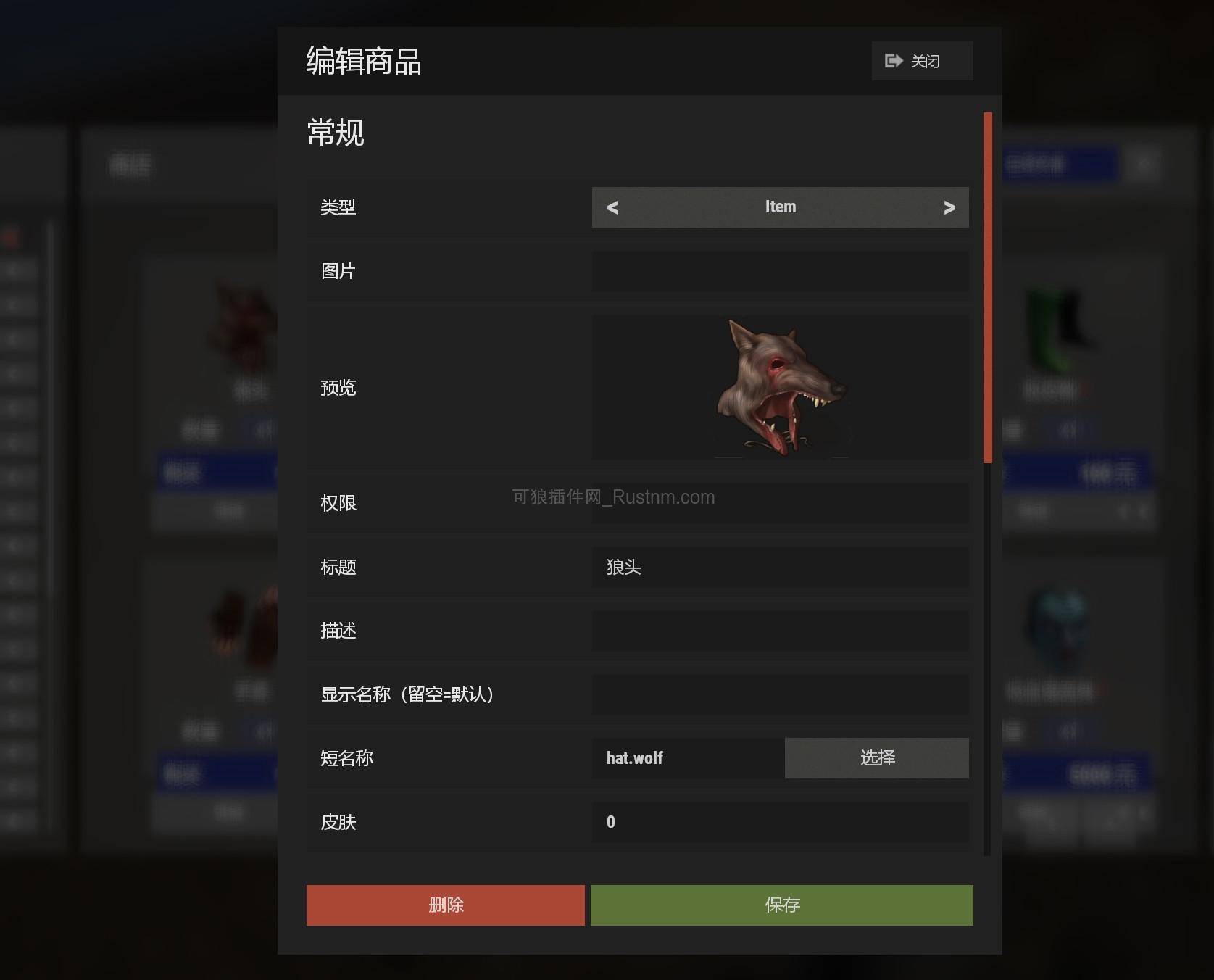This screenshot has width=1214, height=980.
Task: Click the 描述 description input field
Action: (781, 631)
